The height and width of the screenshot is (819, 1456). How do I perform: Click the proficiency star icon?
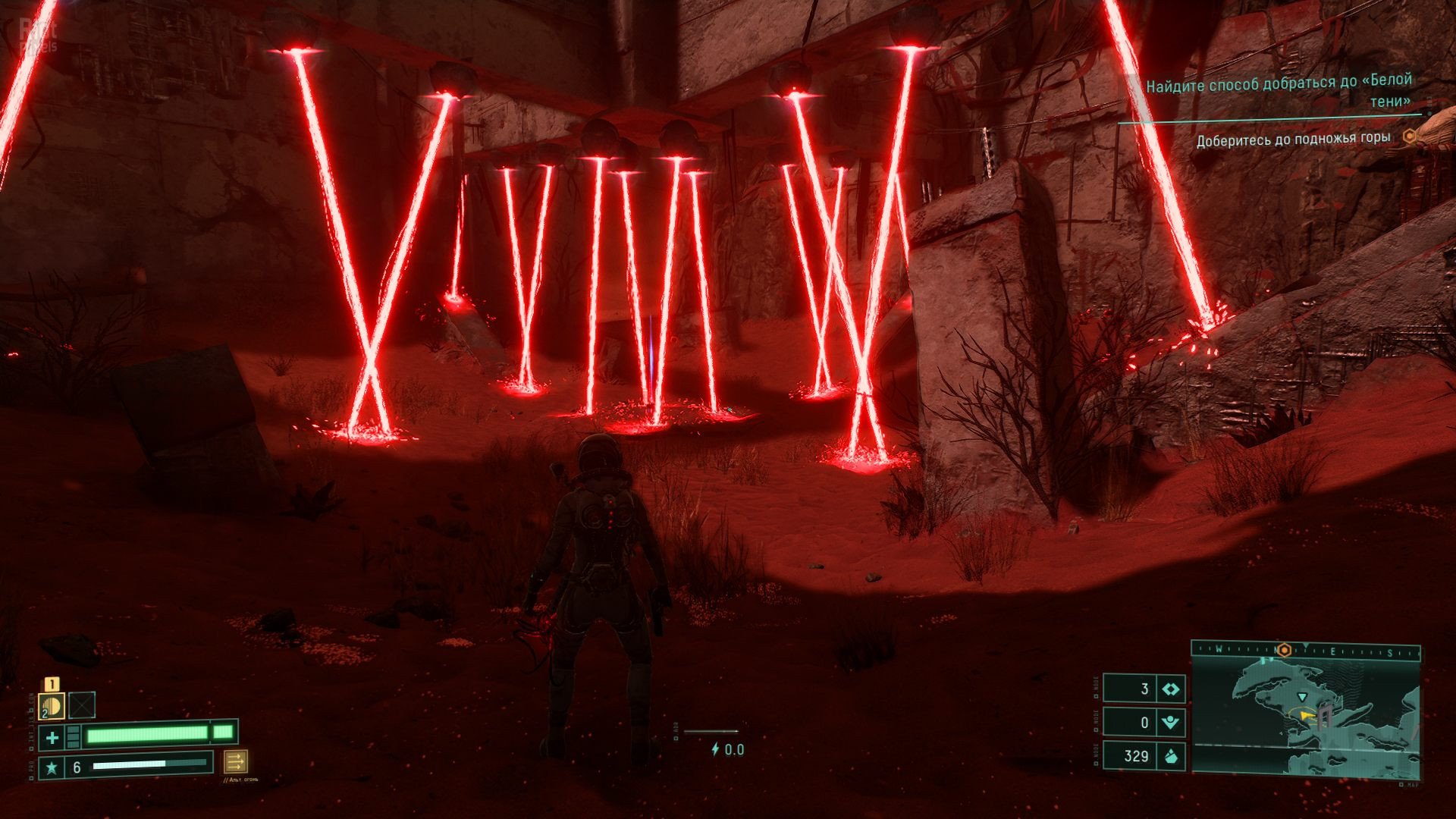click(x=52, y=767)
